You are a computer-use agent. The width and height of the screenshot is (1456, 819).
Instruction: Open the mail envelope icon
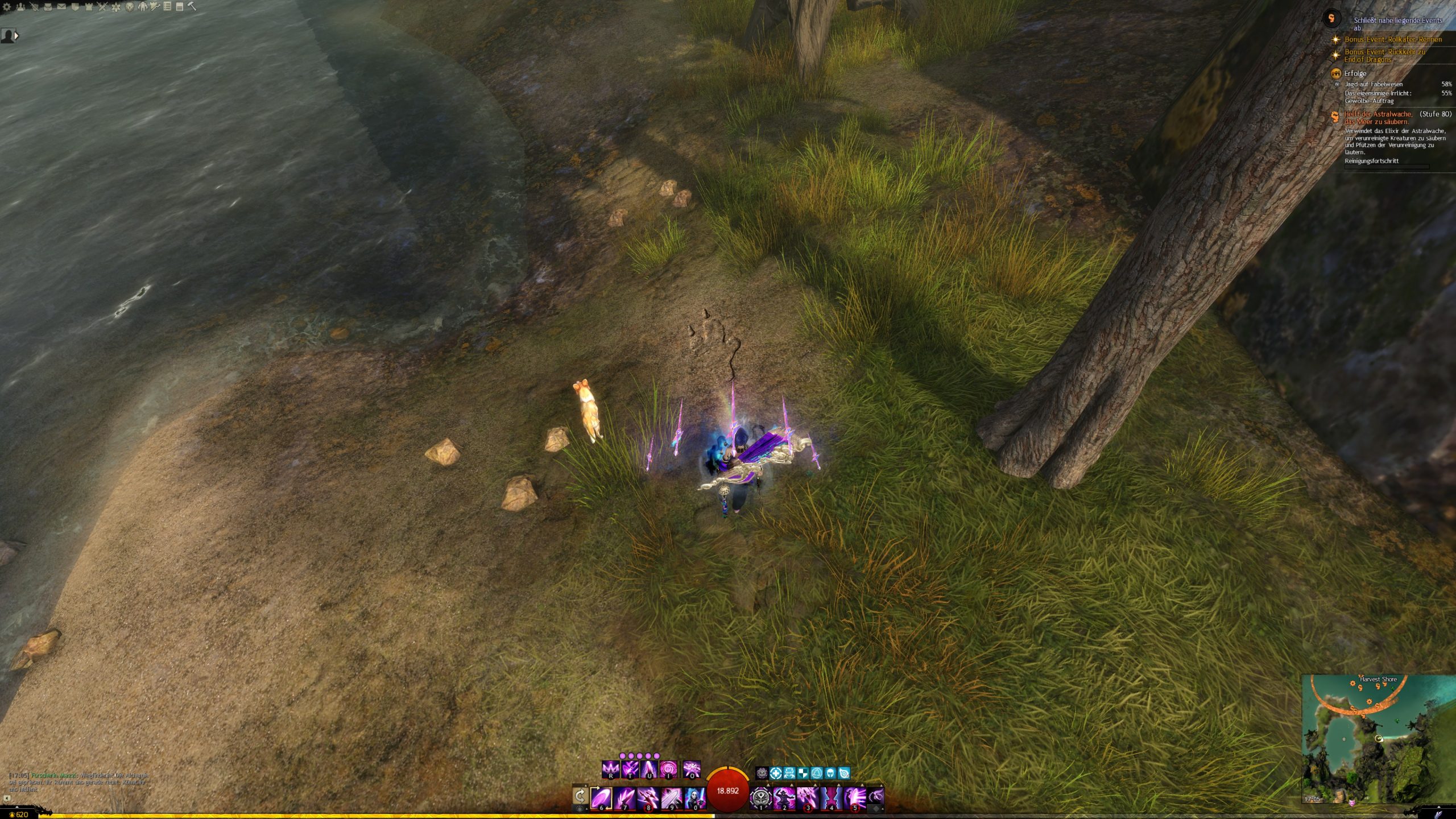click(61, 7)
